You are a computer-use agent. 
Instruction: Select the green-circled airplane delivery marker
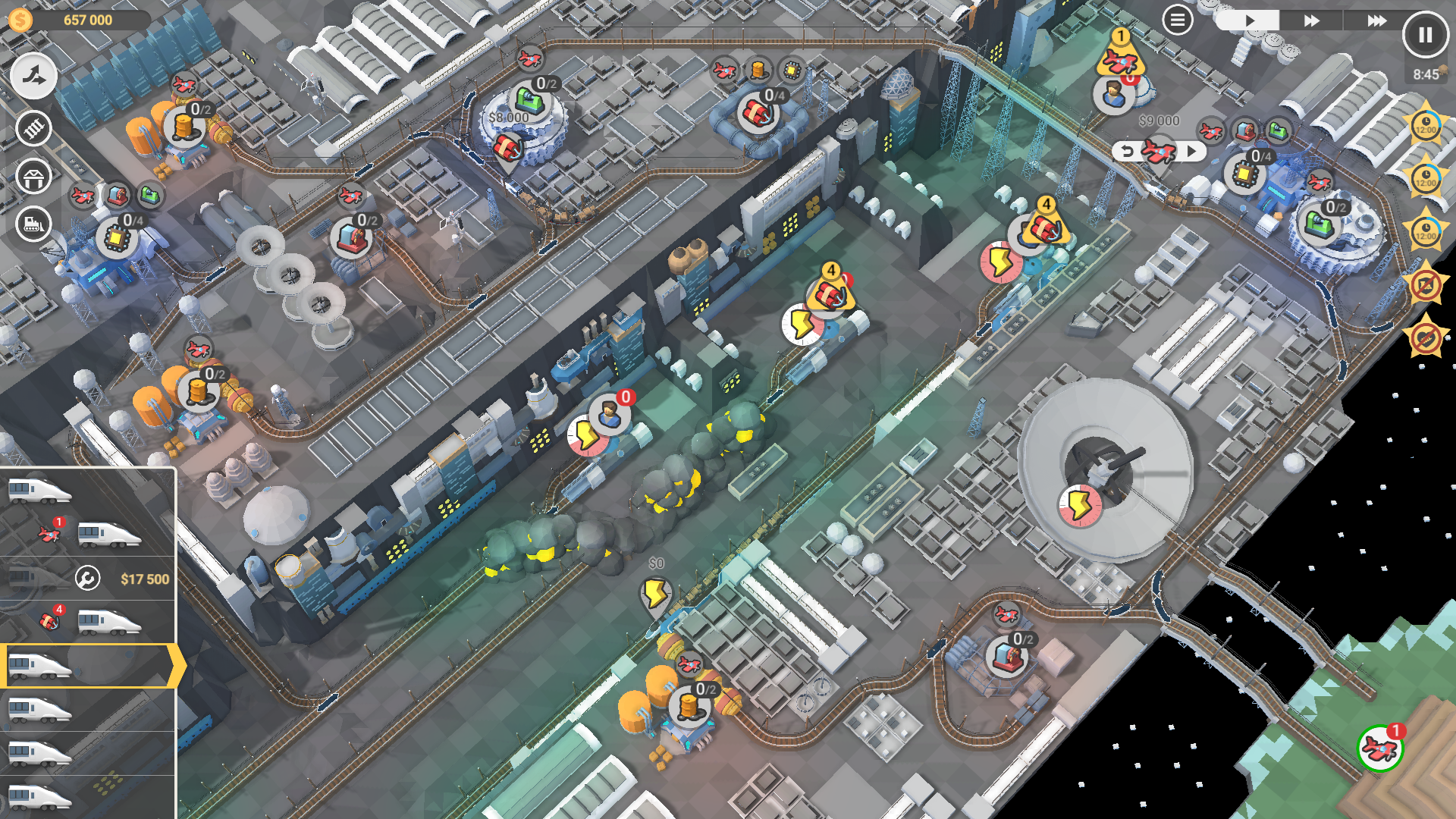click(x=1380, y=748)
